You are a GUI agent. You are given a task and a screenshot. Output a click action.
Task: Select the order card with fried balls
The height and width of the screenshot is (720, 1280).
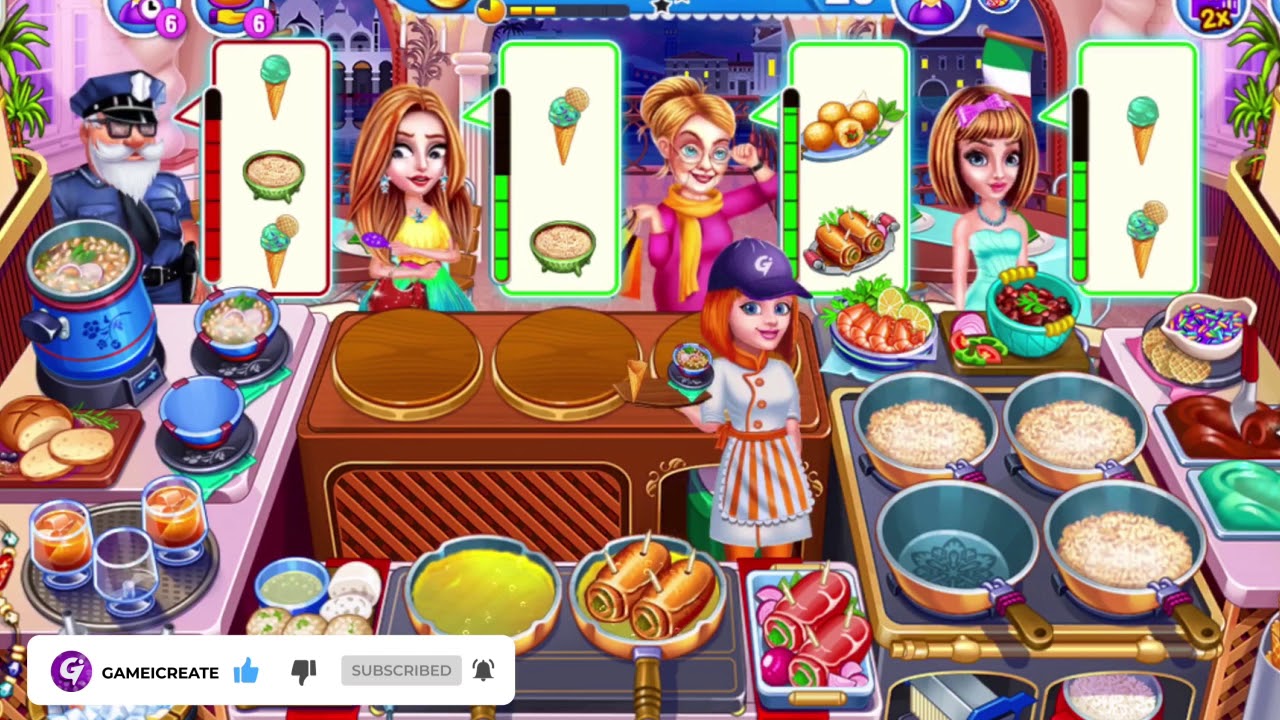tap(848, 168)
